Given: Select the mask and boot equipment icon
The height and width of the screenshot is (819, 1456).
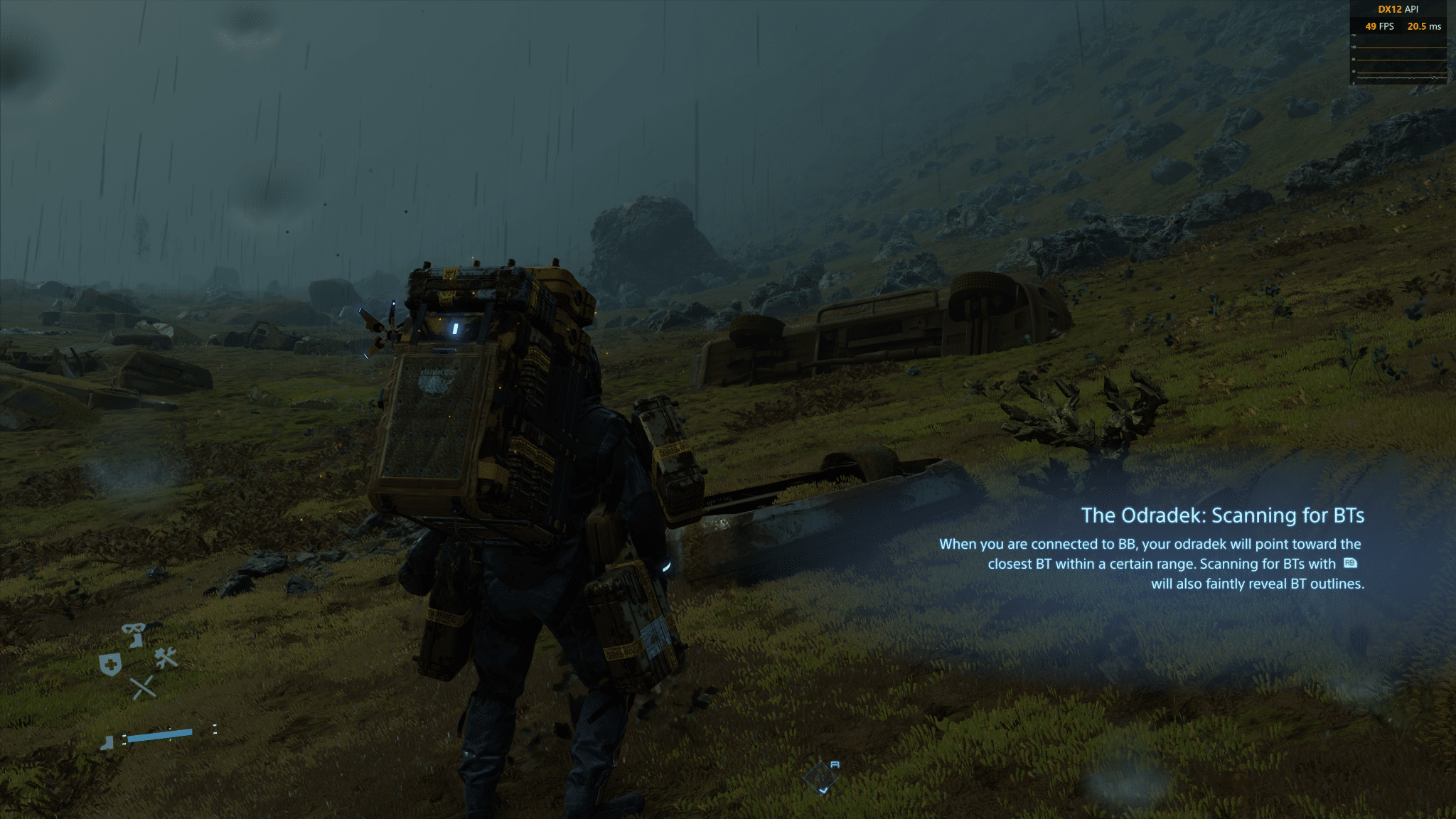Looking at the screenshot, I should 133,633.
